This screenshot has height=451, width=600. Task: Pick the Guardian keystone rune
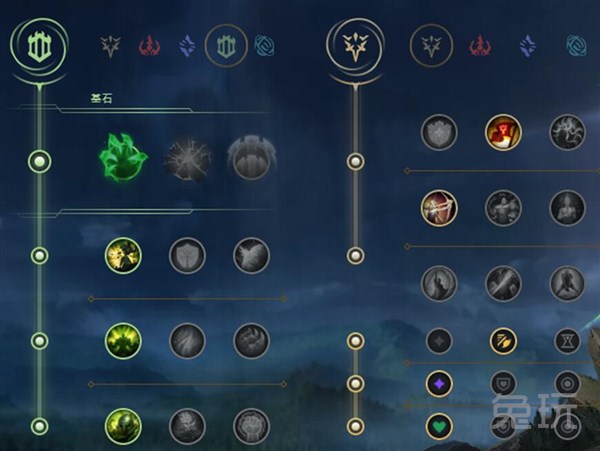pyautogui.click(x=251, y=159)
